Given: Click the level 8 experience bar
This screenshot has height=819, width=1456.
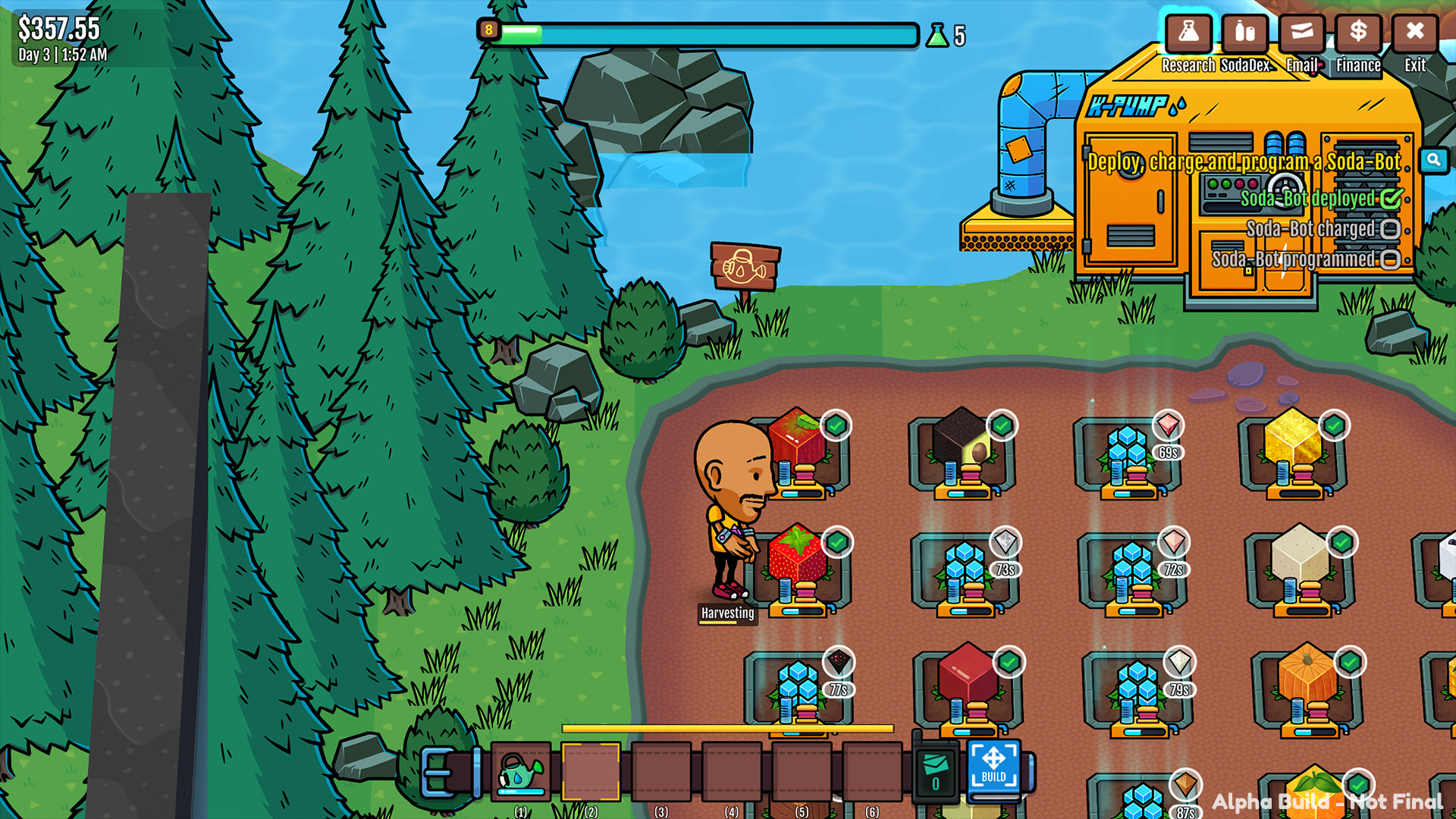Looking at the screenshot, I should [705, 33].
